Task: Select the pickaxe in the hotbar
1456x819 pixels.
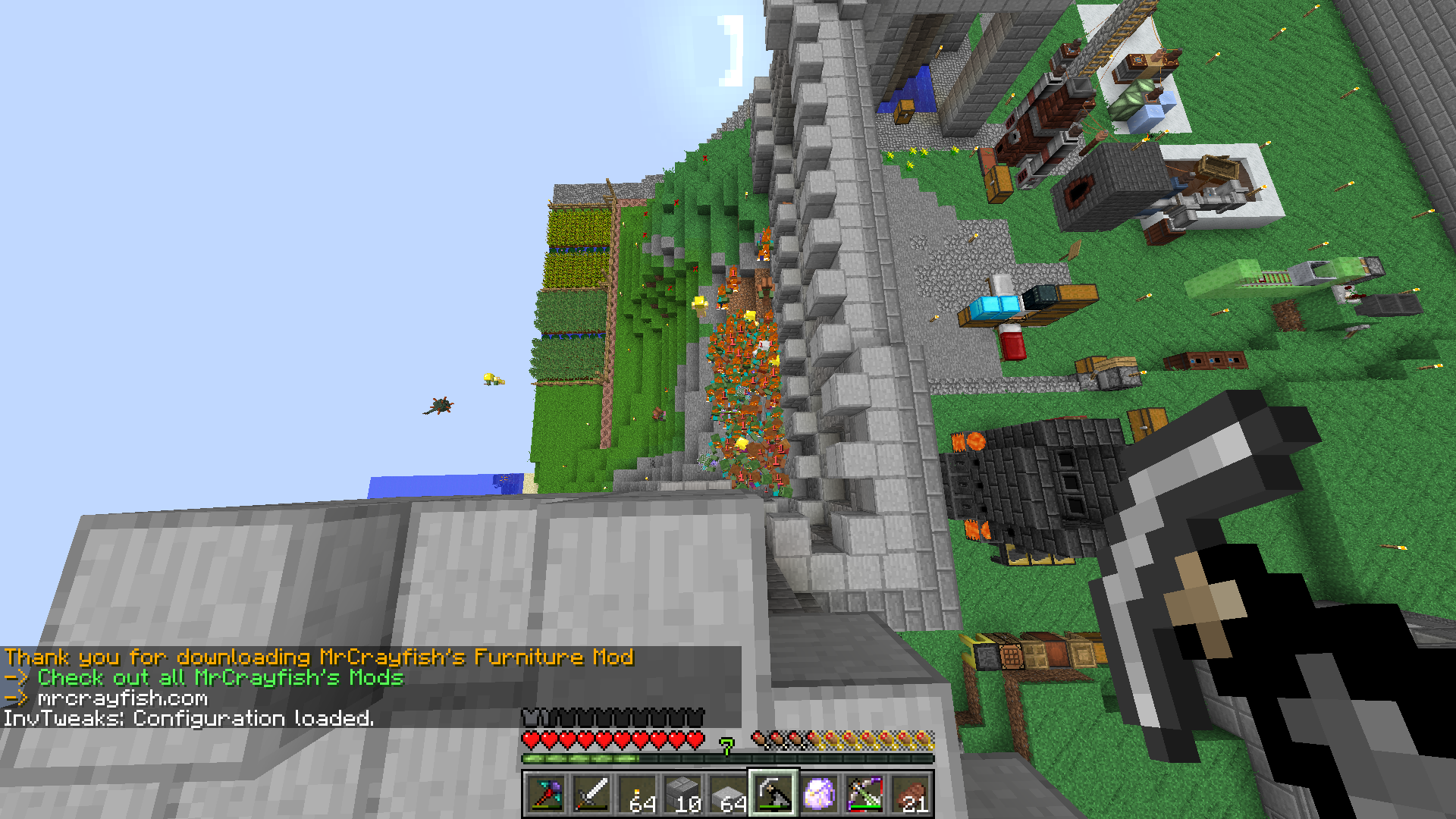Action: (546, 794)
